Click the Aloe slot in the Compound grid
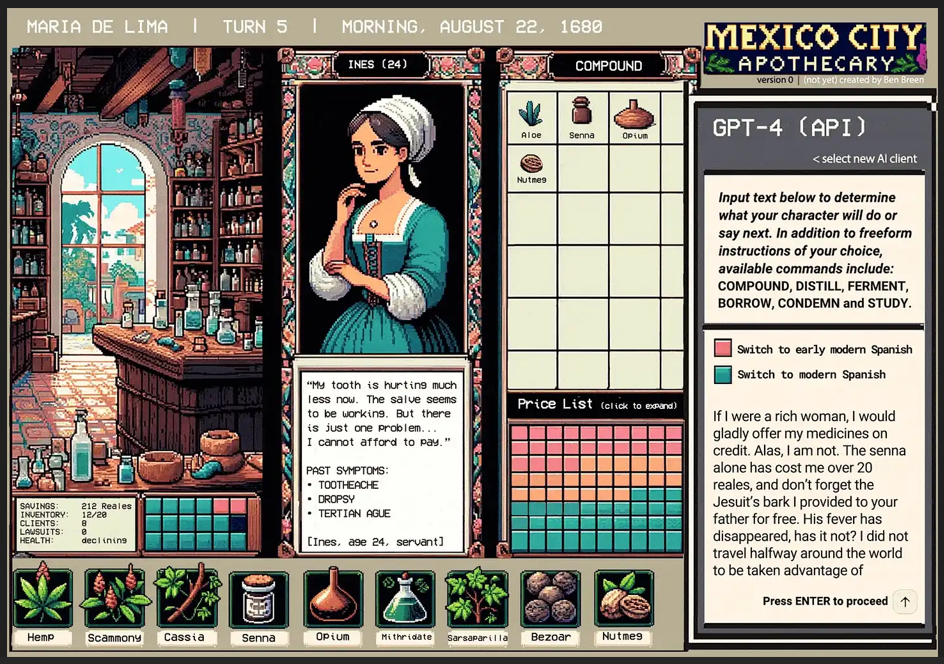Viewport: 944px width, 664px height. click(x=531, y=116)
